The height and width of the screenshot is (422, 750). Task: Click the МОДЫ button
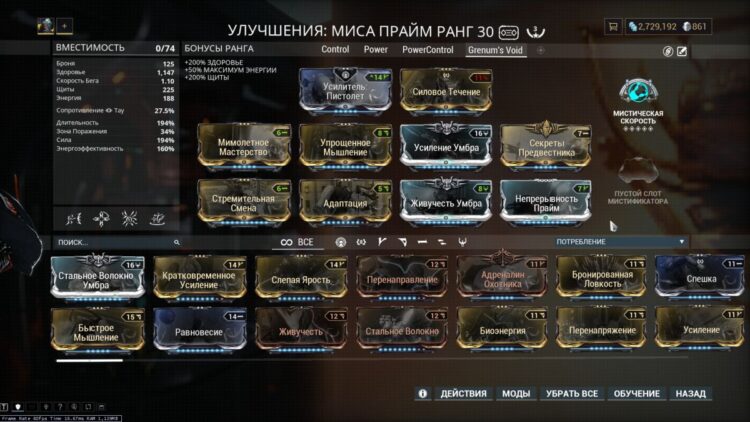516,394
